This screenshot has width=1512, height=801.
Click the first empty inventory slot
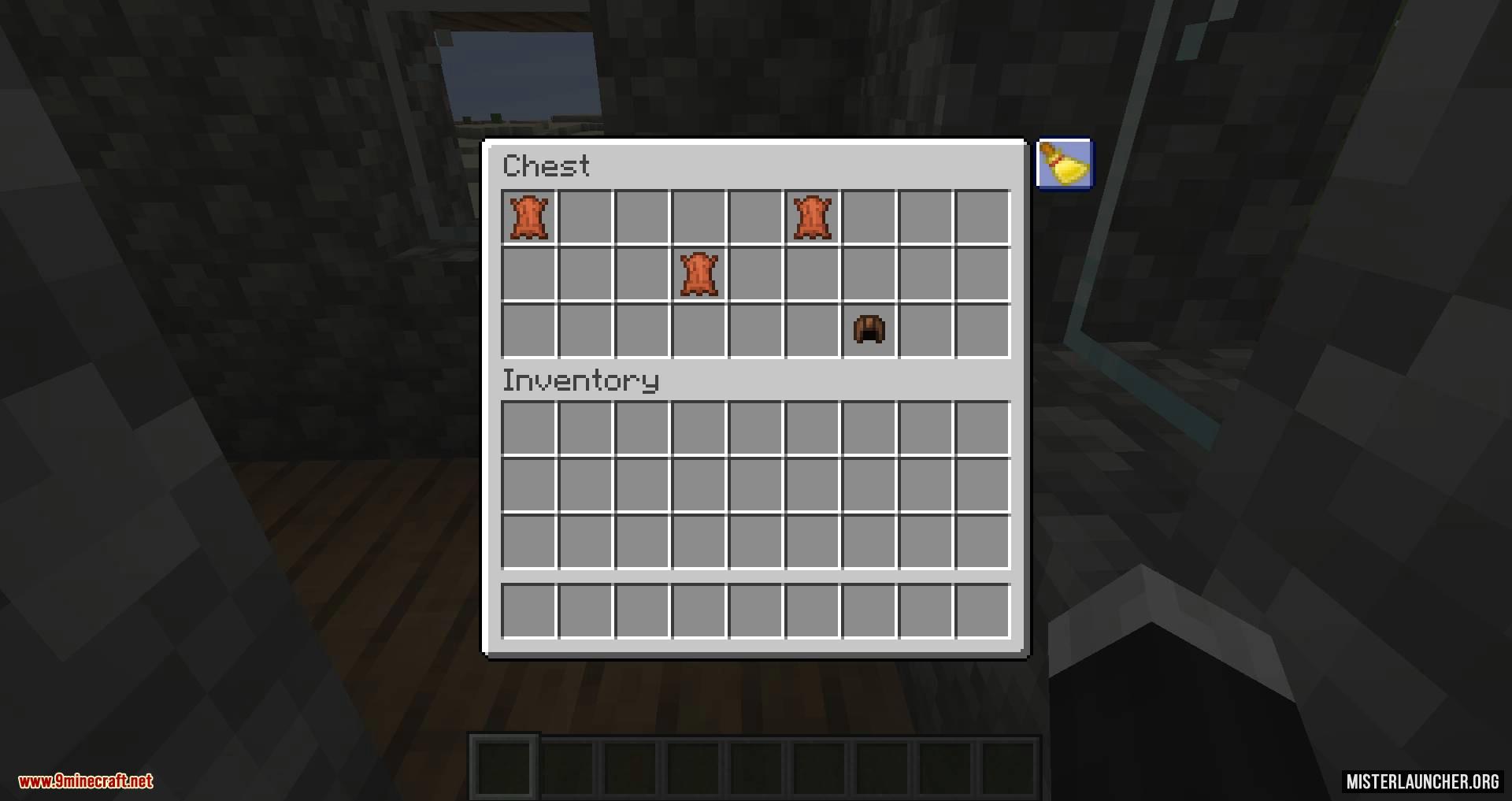point(529,426)
